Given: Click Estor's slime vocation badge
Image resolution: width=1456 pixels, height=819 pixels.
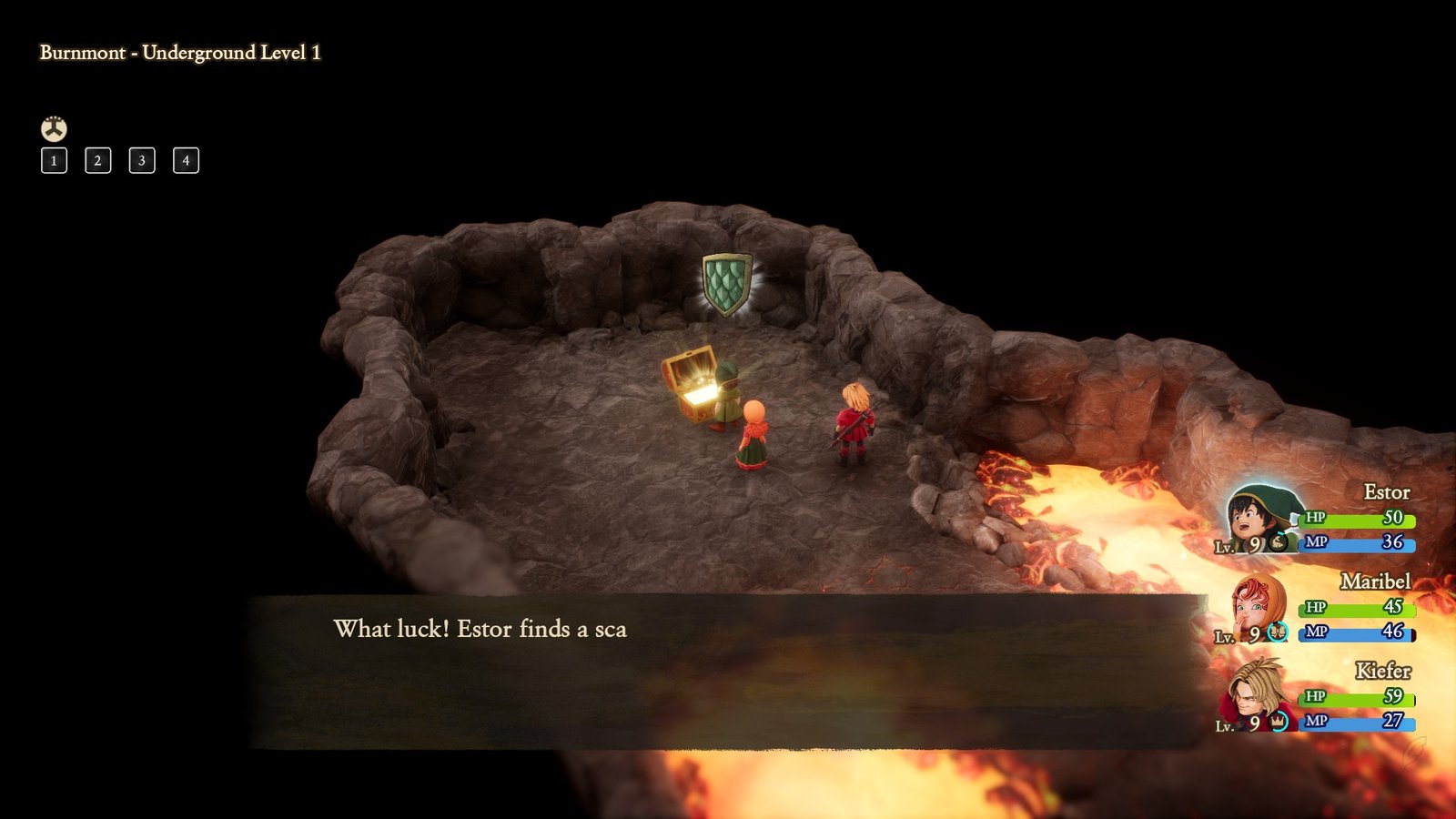Looking at the screenshot, I should 1278,542.
